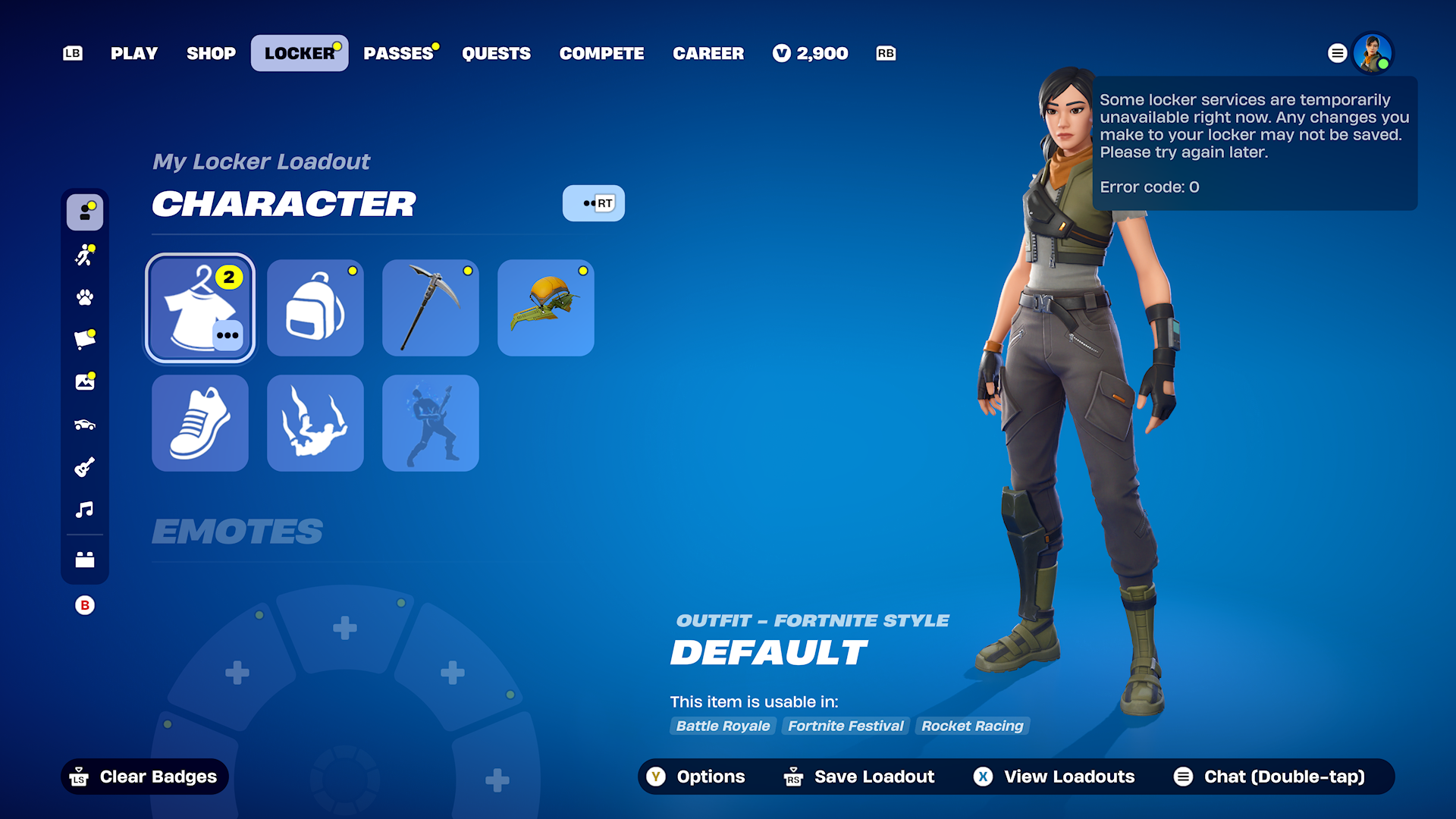Open the Loading Screens sidebar icon
This screenshot has height=819, width=1456.
tap(84, 382)
